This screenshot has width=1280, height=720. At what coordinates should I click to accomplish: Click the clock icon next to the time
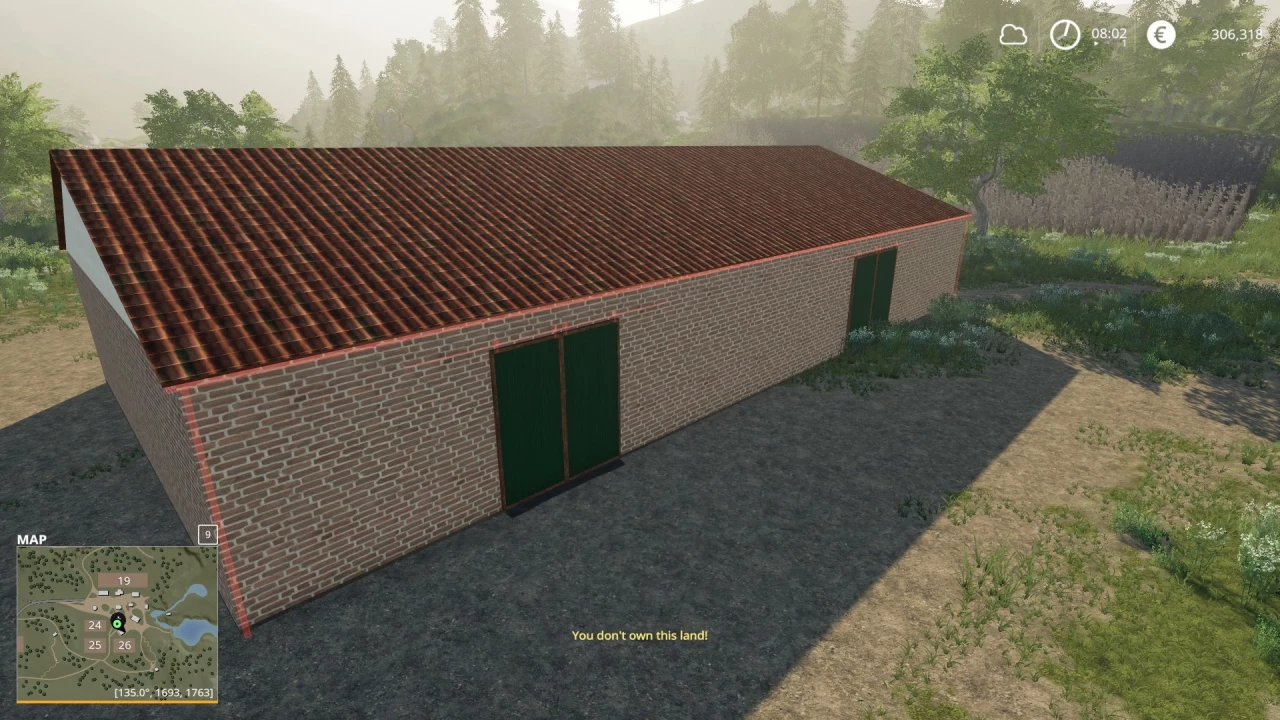pyautogui.click(x=1065, y=34)
